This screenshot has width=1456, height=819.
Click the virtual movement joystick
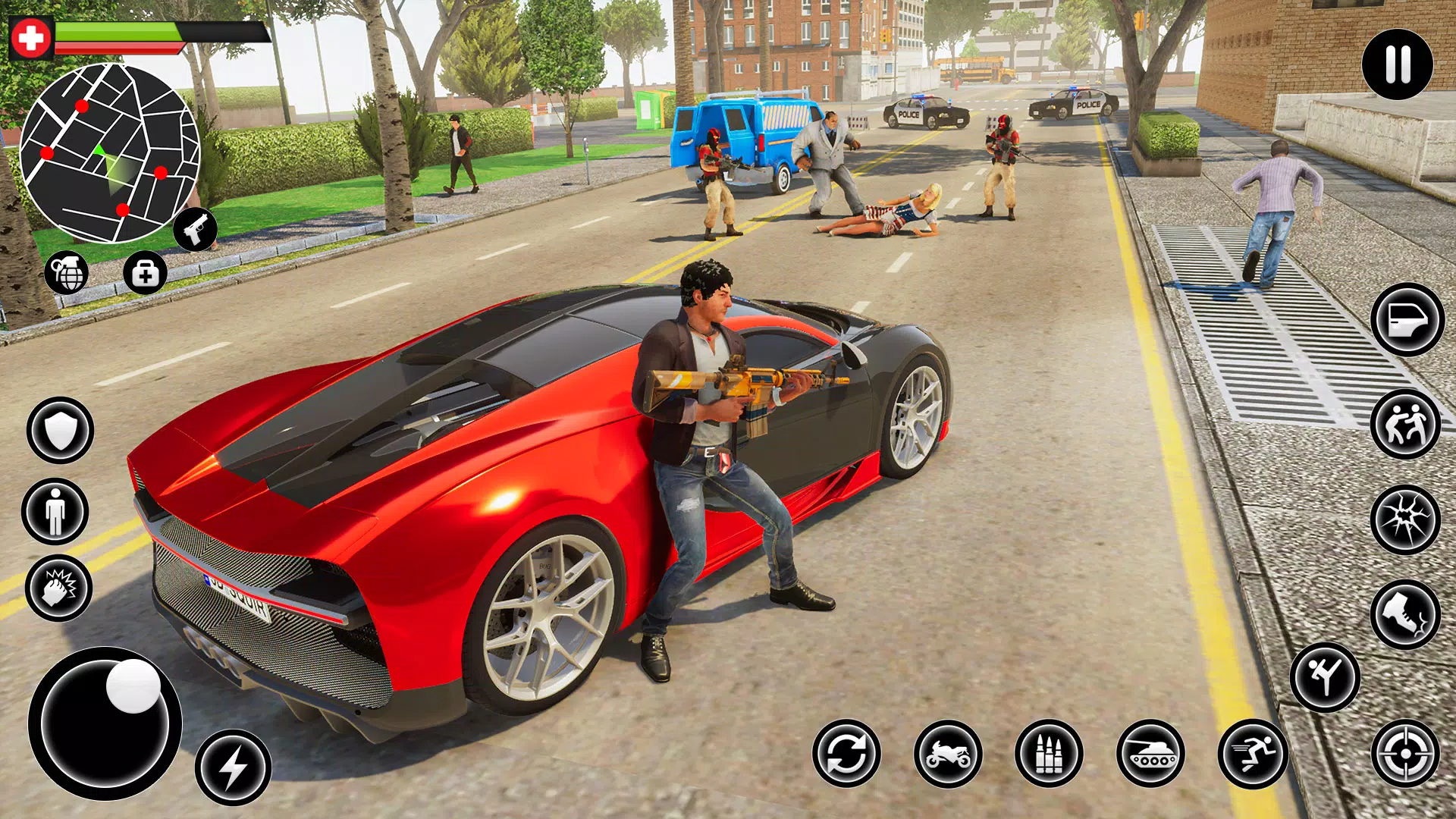click(x=105, y=723)
